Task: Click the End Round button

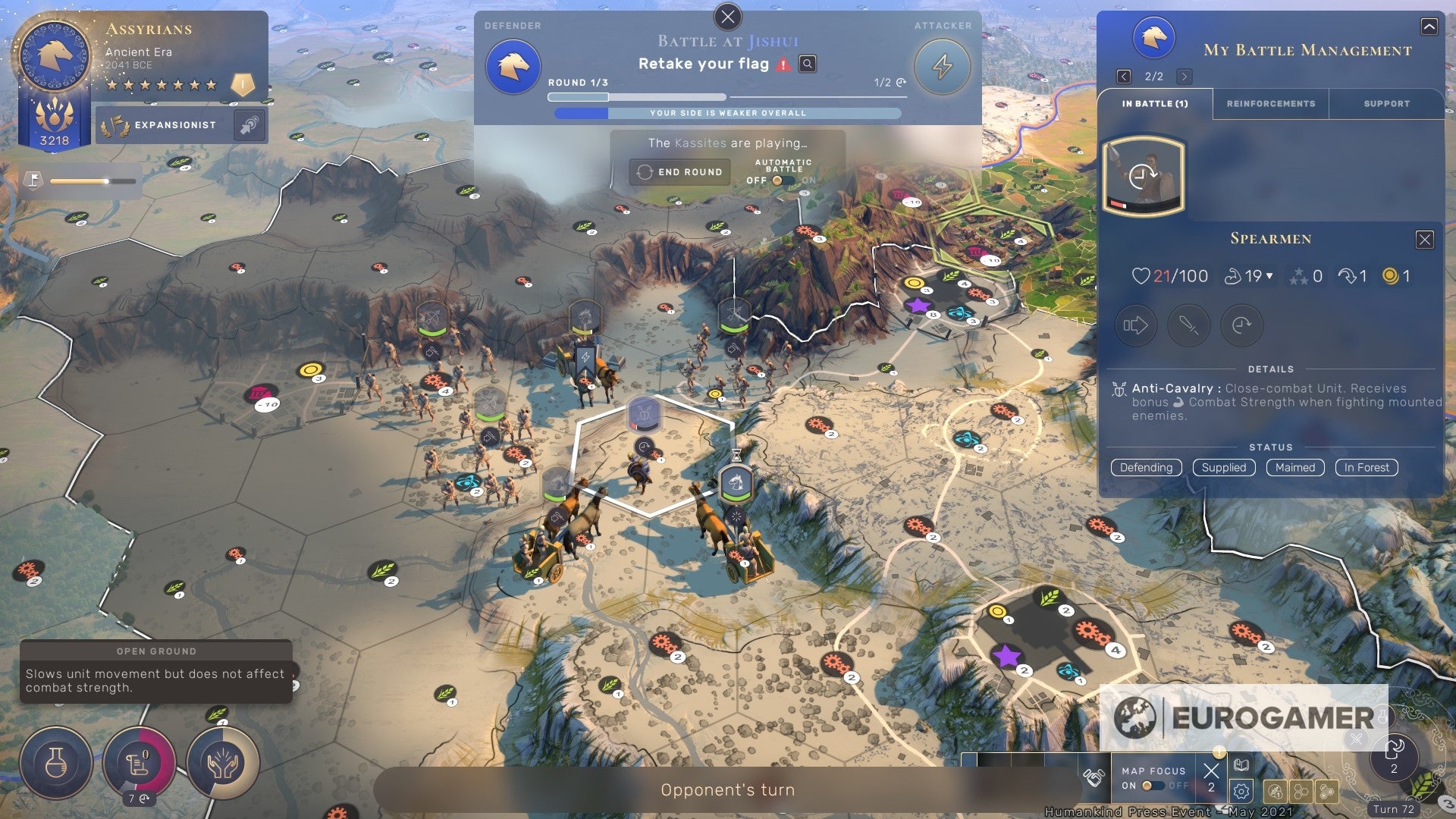Action: (679, 172)
